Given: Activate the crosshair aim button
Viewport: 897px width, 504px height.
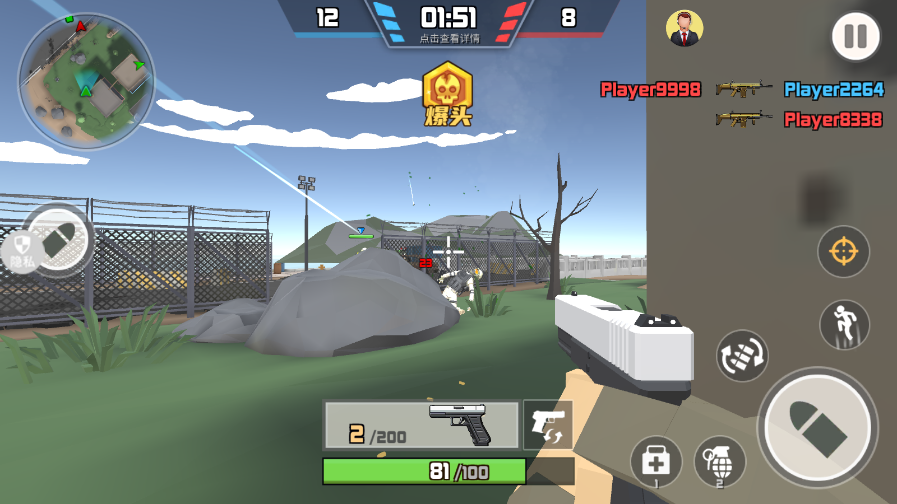Looking at the screenshot, I should point(843,251).
